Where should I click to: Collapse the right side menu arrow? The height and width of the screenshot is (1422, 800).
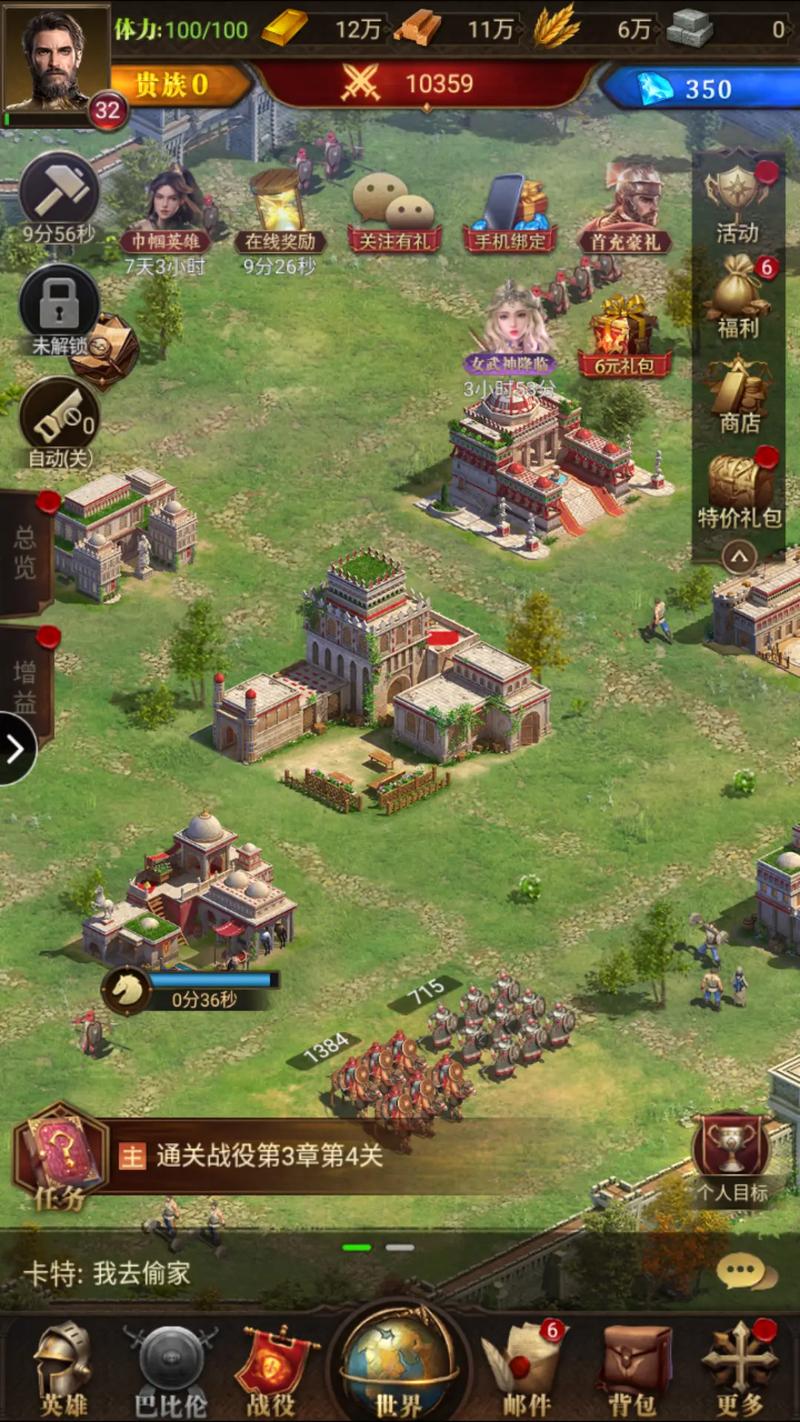[x=739, y=554]
